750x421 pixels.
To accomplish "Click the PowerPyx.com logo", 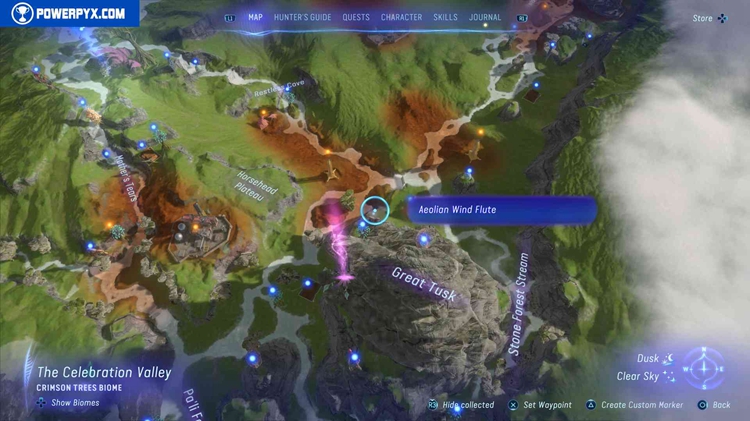I will [x=68, y=14].
